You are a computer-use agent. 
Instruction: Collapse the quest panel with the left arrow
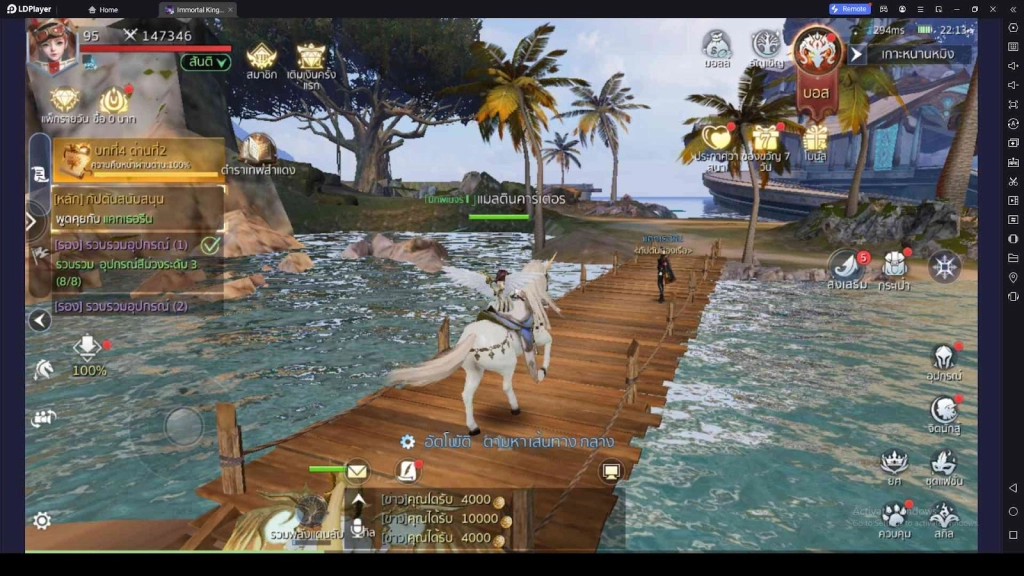(40, 320)
